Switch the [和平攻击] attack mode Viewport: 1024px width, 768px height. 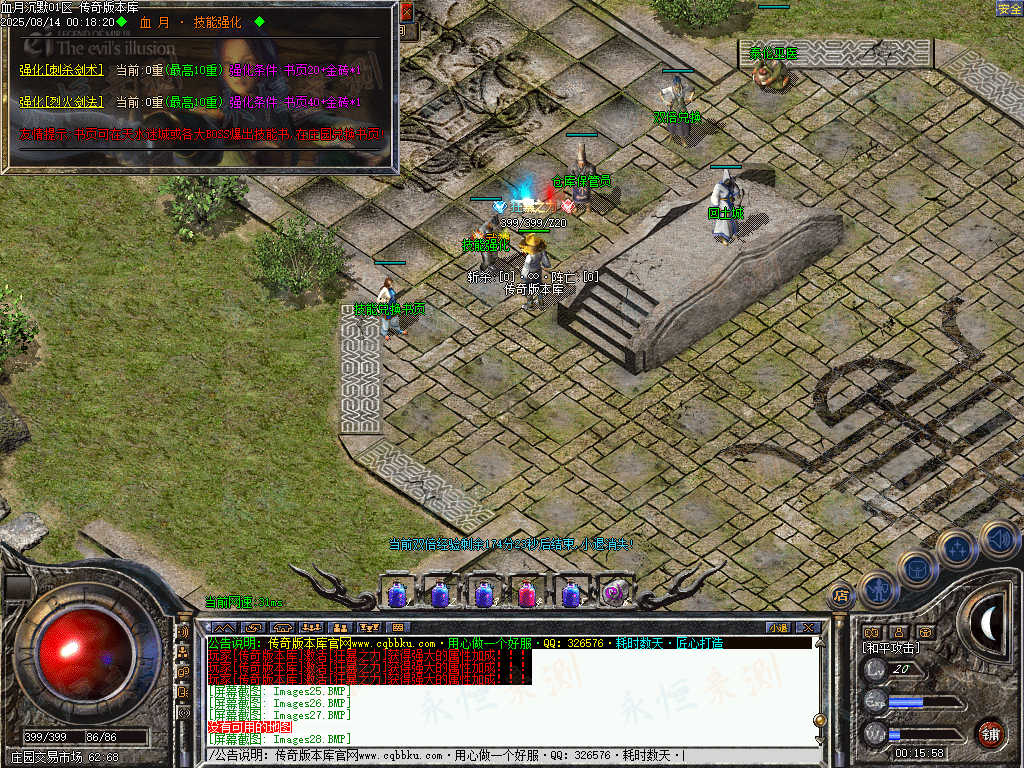pos(892,648)
